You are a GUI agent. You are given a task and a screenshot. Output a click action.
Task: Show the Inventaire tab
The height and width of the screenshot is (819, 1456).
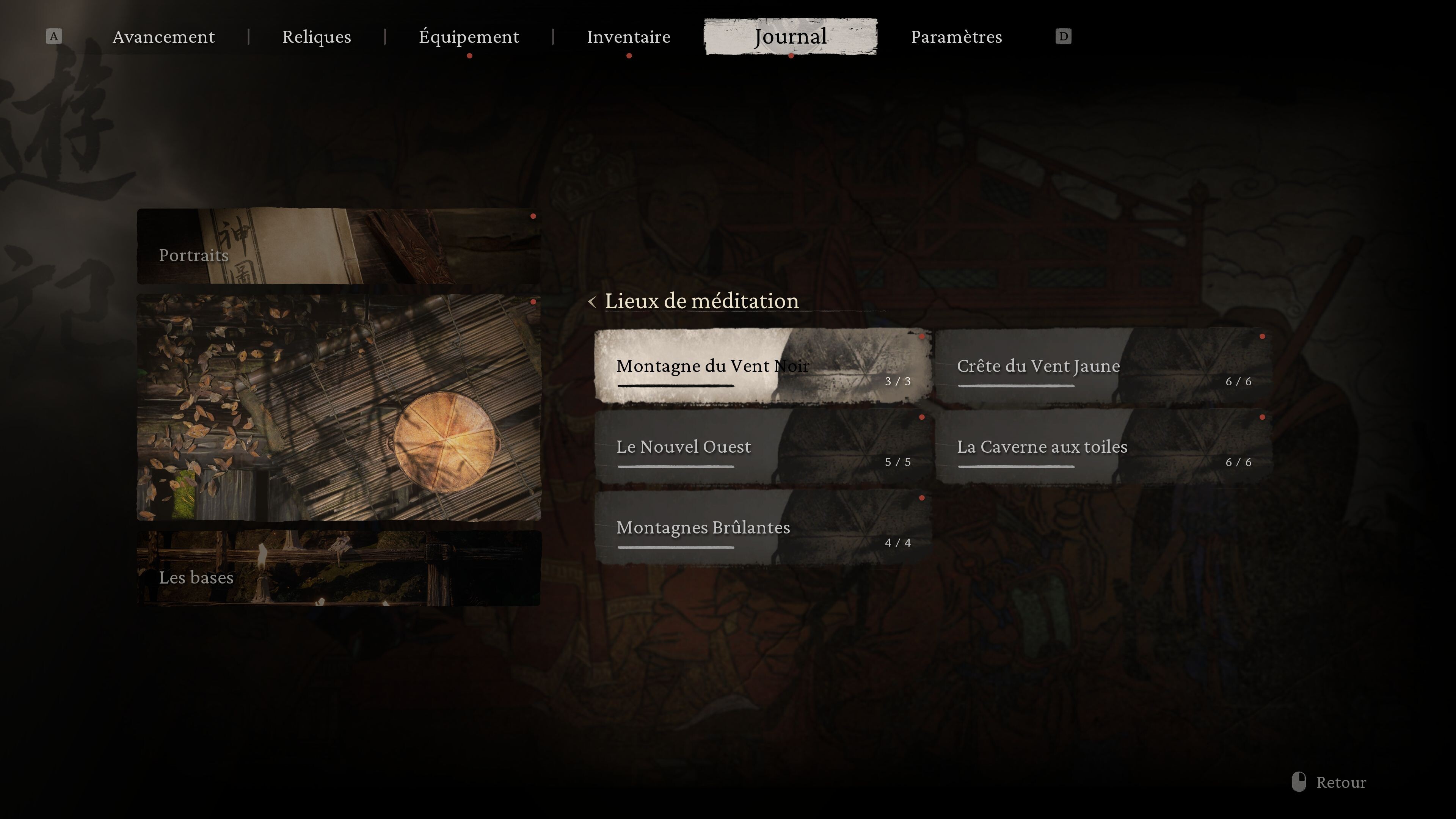pyautogui.click(x=629, y=37)
